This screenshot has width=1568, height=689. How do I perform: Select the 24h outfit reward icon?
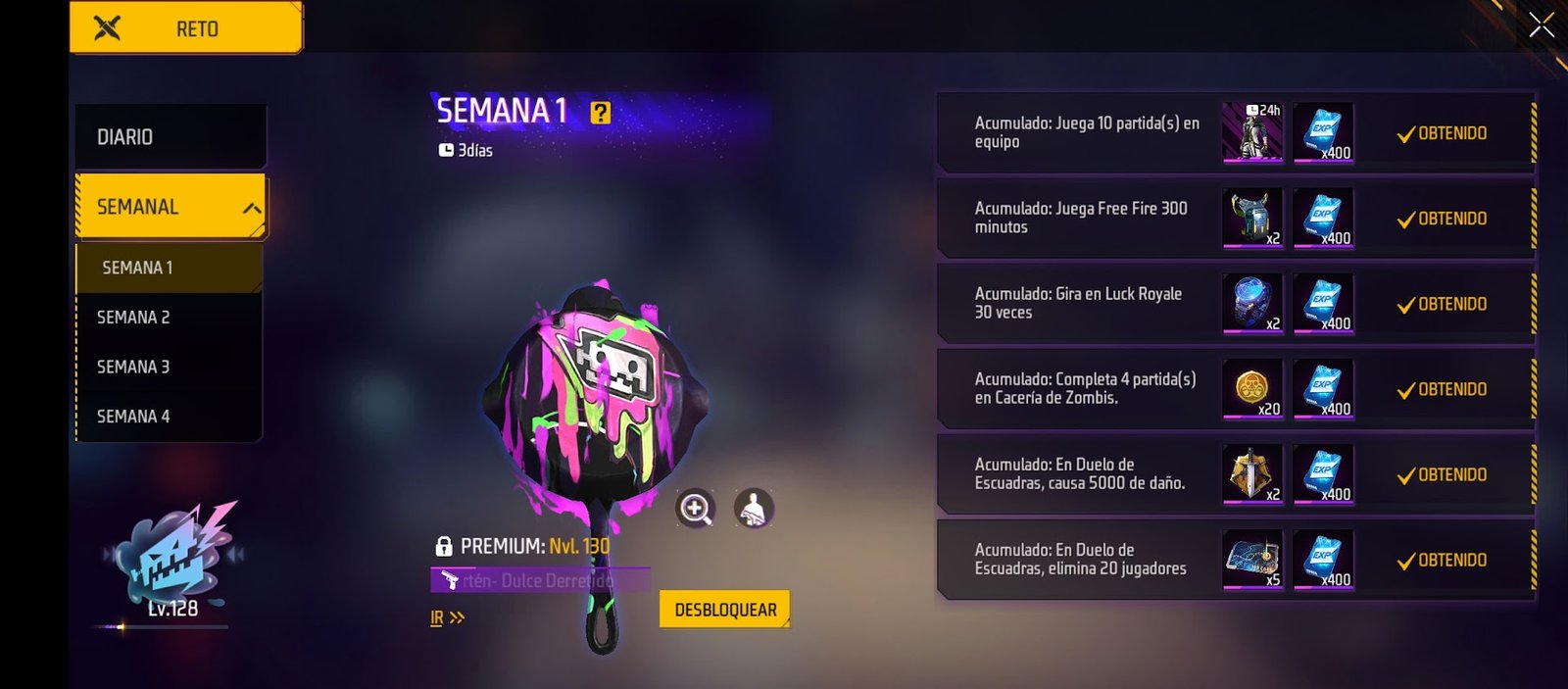tap(1252, 131)
